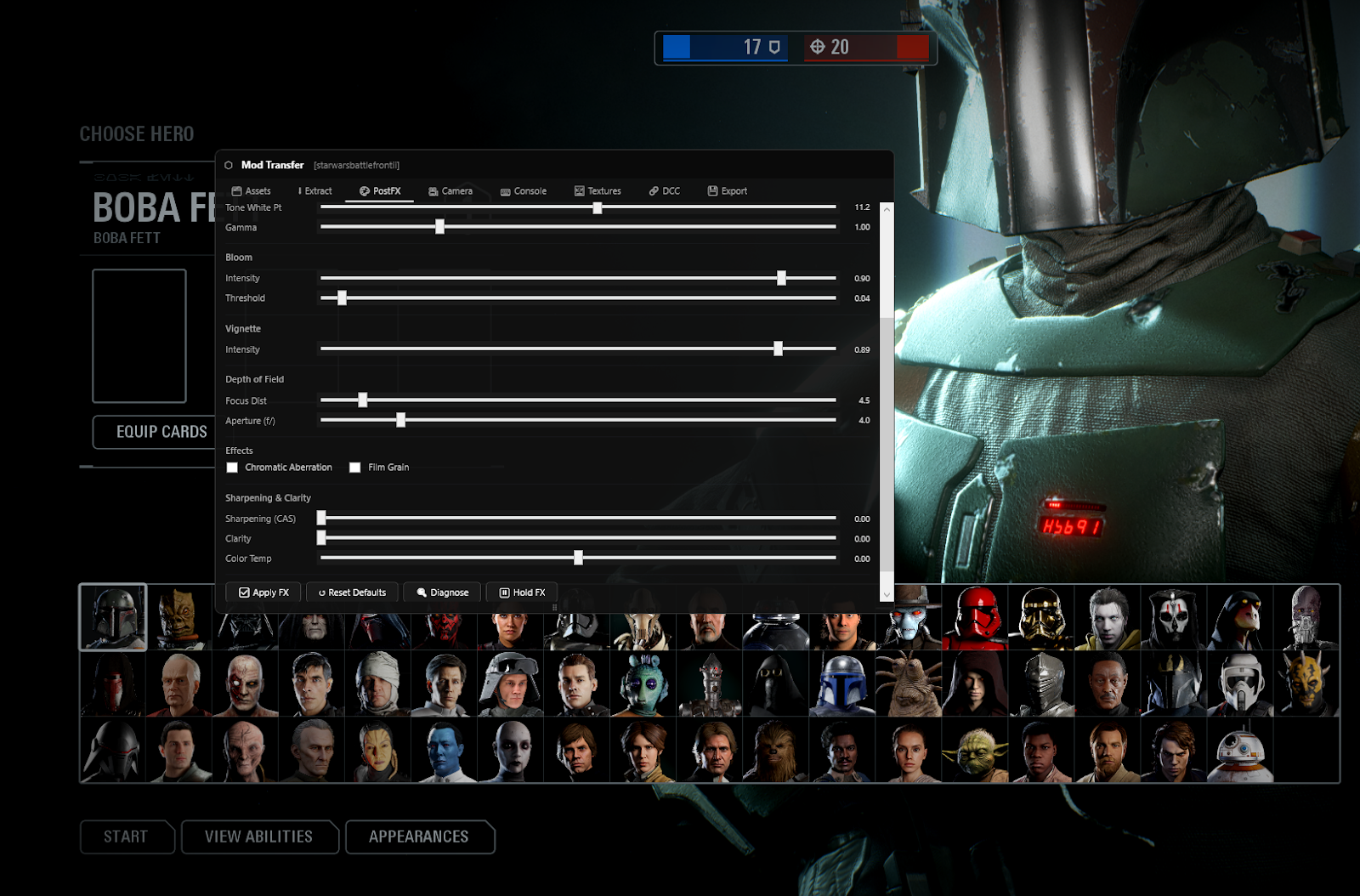This screenshot has height=896, width=1360.
Task: Switch to the Extract tab
Action: [x=316, y=191]
